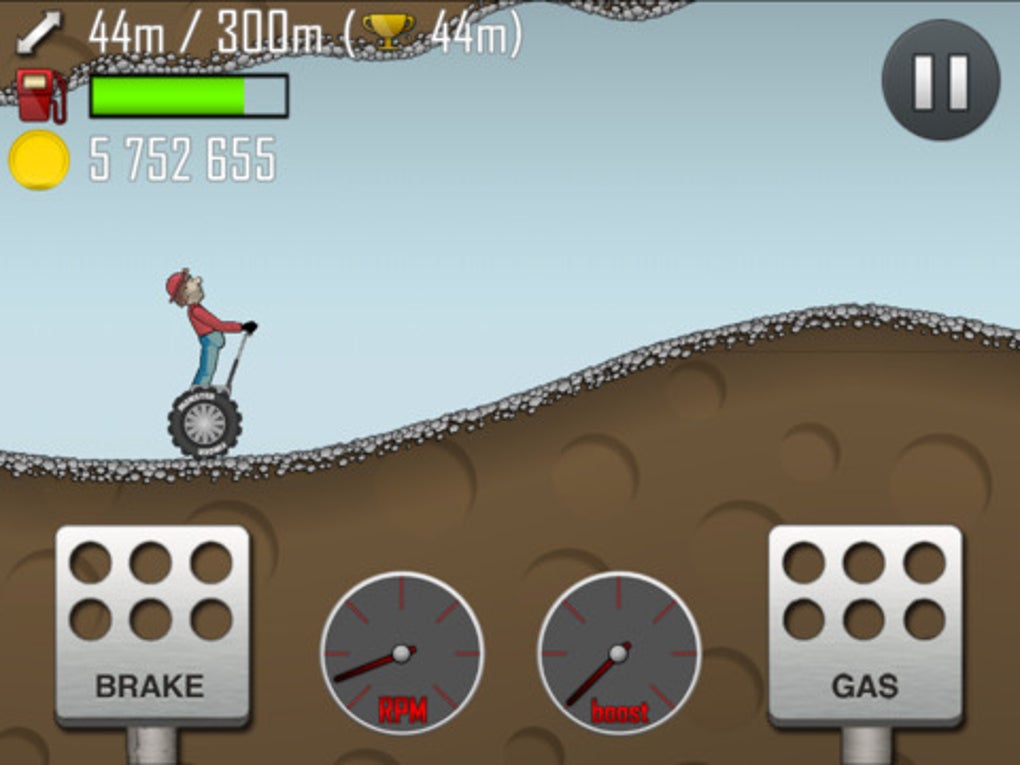This screenshot has width=1020, height=765.
Task: Hit the GAS pedal
Action: click(x=865, y=624)
